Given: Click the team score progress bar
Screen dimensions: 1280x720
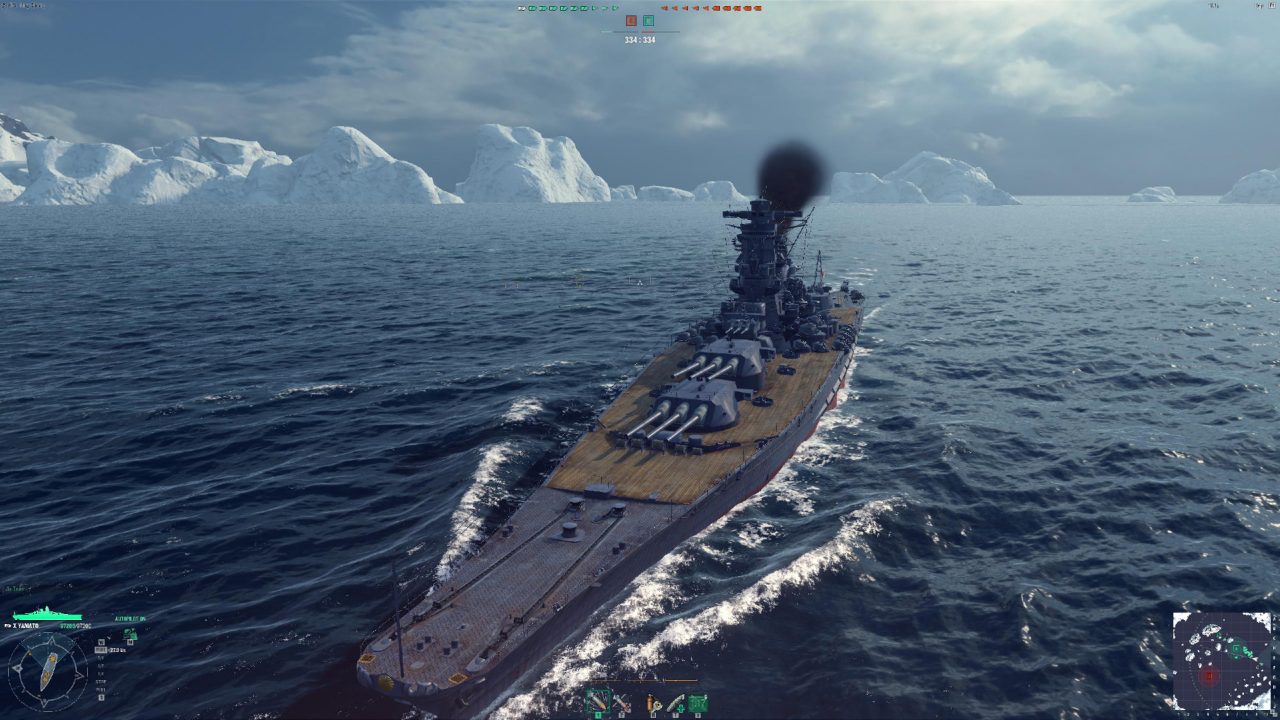Looking at the screenshot, I should 640,32.
